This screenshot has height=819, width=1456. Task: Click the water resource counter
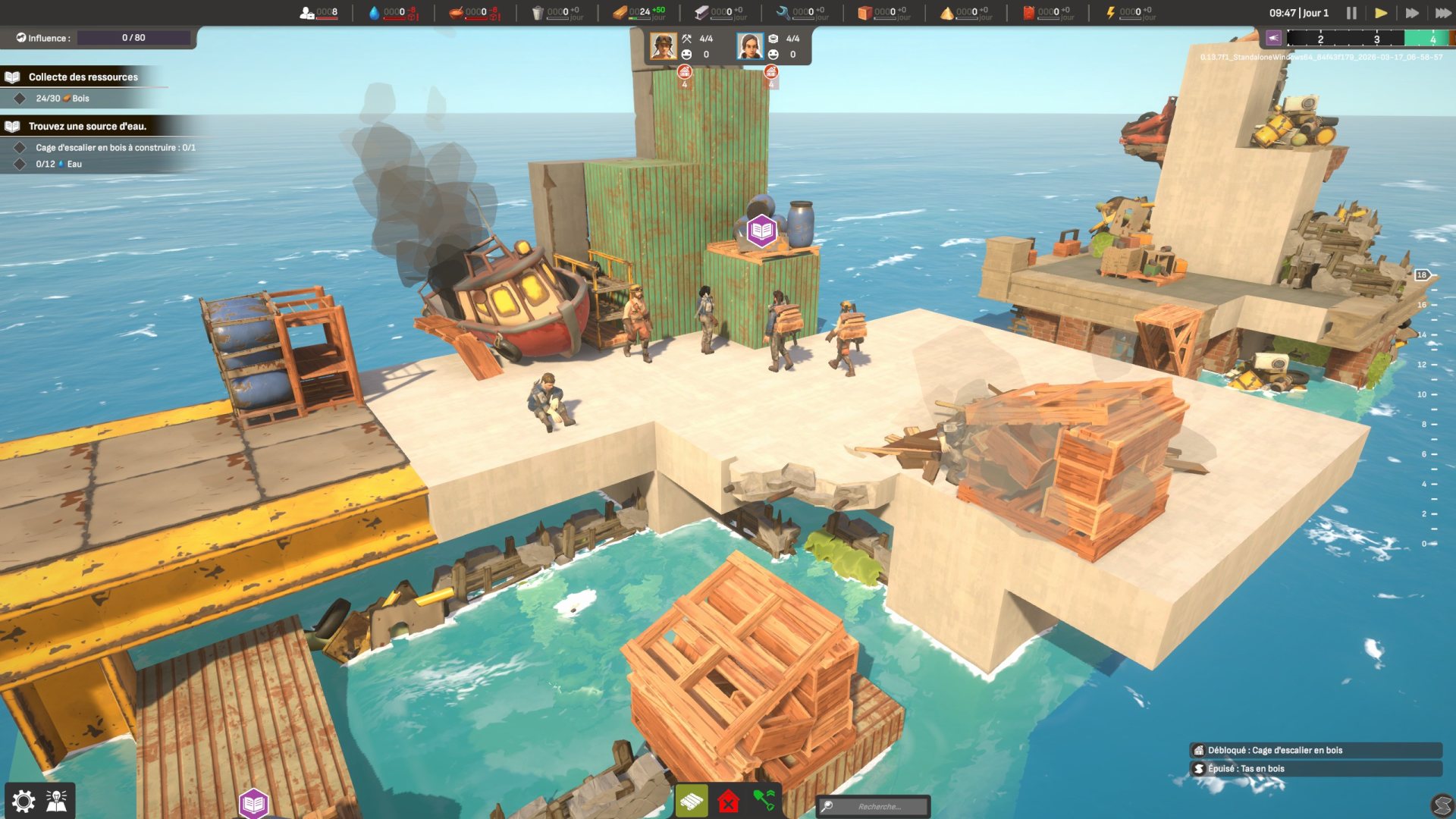coord(393,12)
